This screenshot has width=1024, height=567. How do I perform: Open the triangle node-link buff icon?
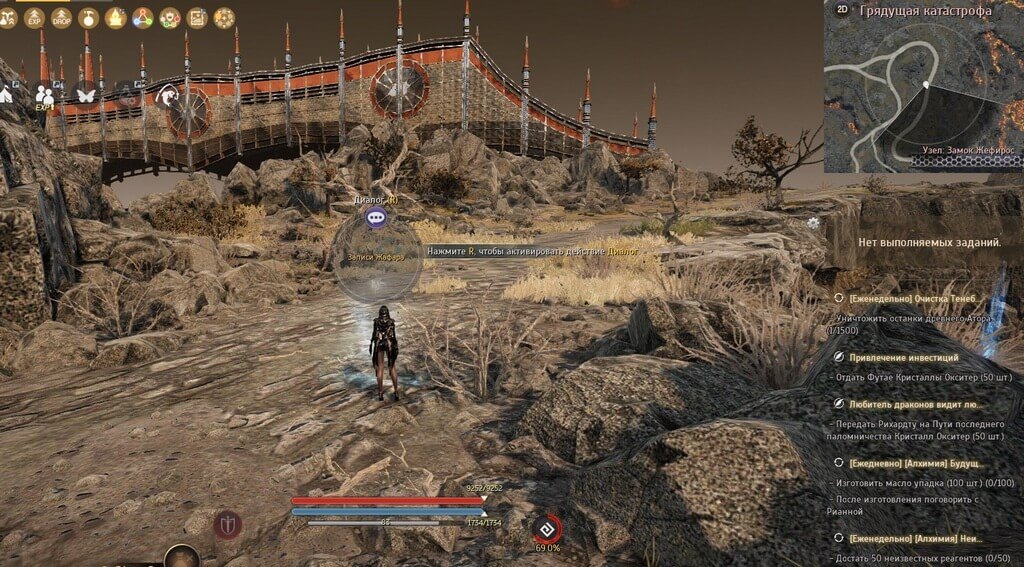tap(143, 18)
